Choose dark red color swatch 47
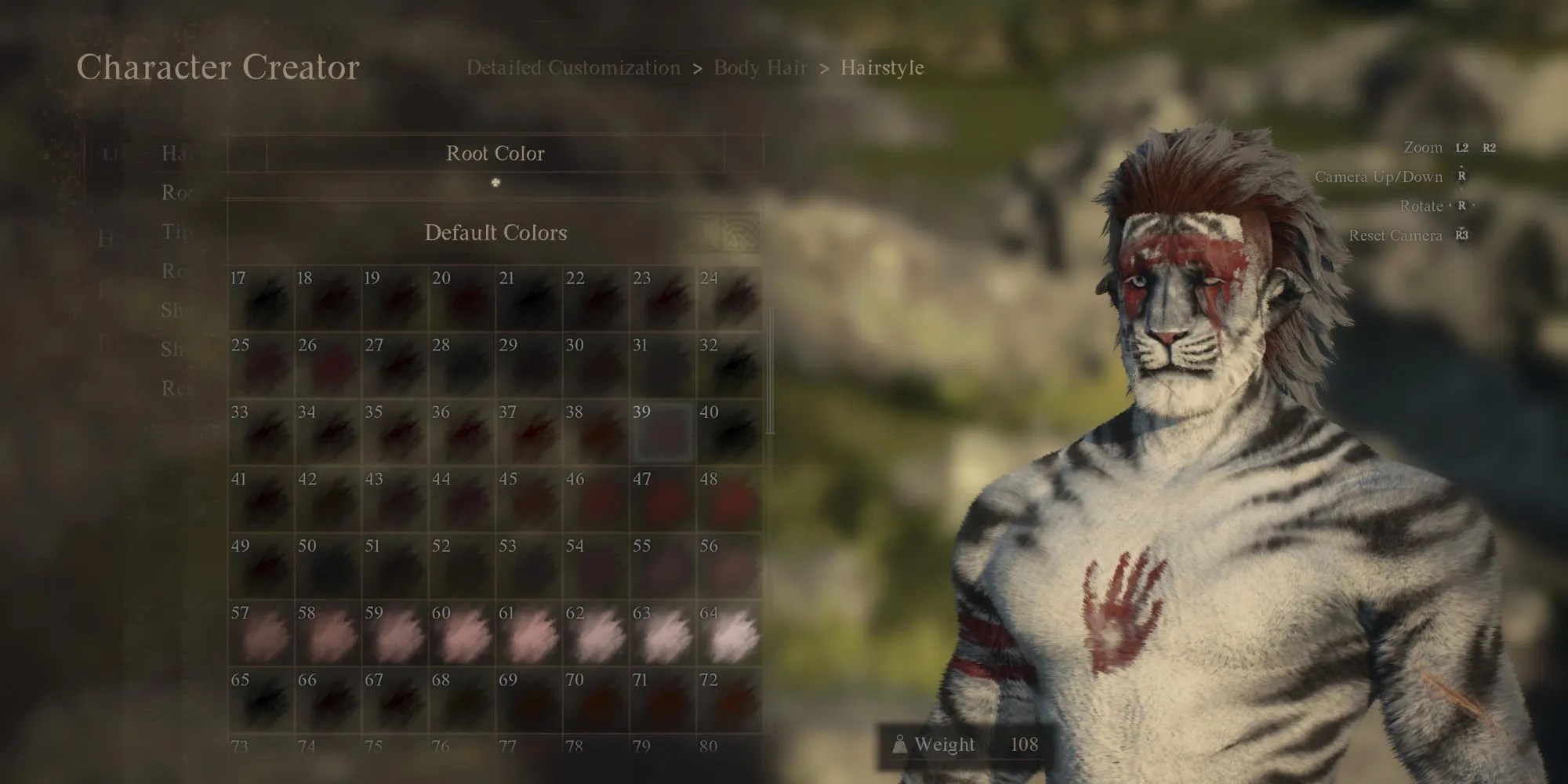Image resolution: width=1568 pixels, height=784 pixels. (662, 499)
